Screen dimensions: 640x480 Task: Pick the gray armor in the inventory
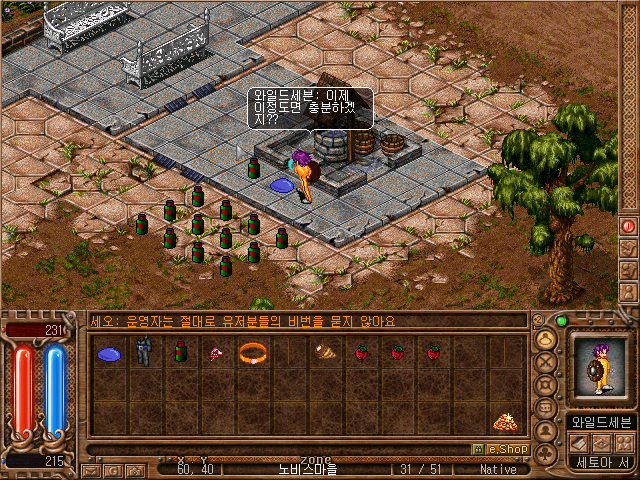tap(144, 352)
